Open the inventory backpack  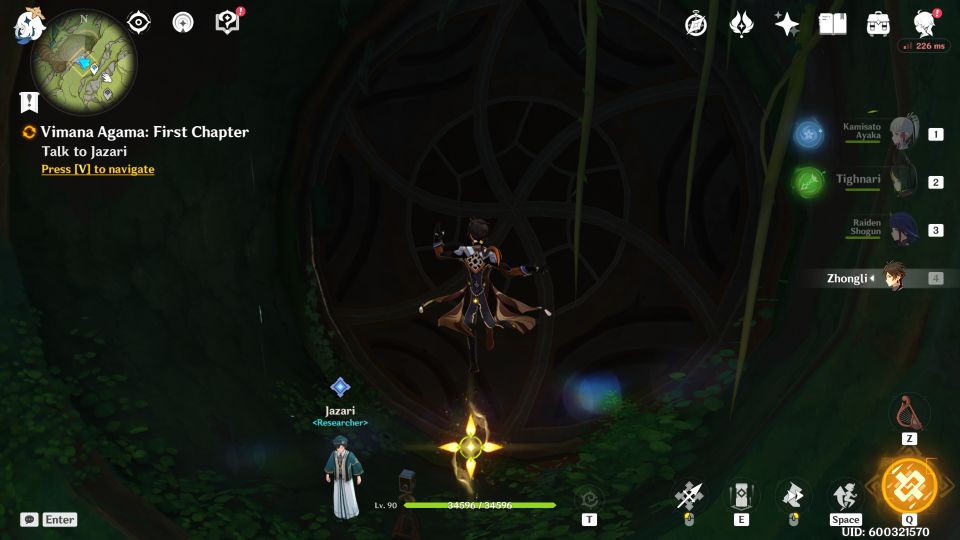(878, 24)
